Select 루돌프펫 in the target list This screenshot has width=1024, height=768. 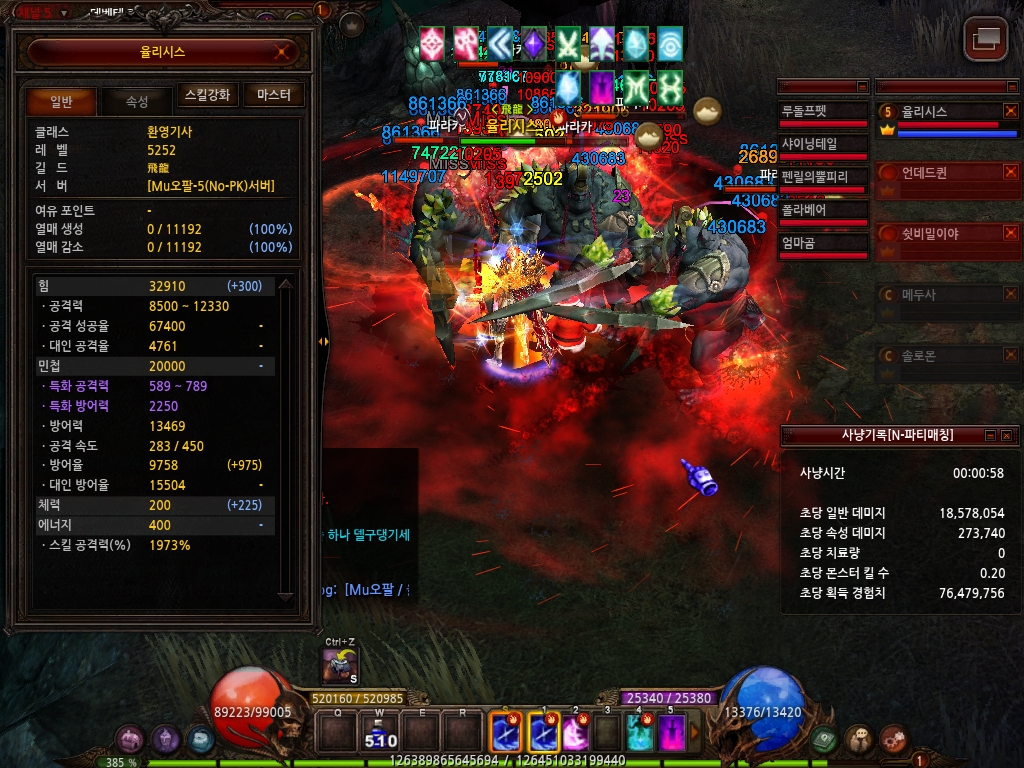(x=823, y=112)
